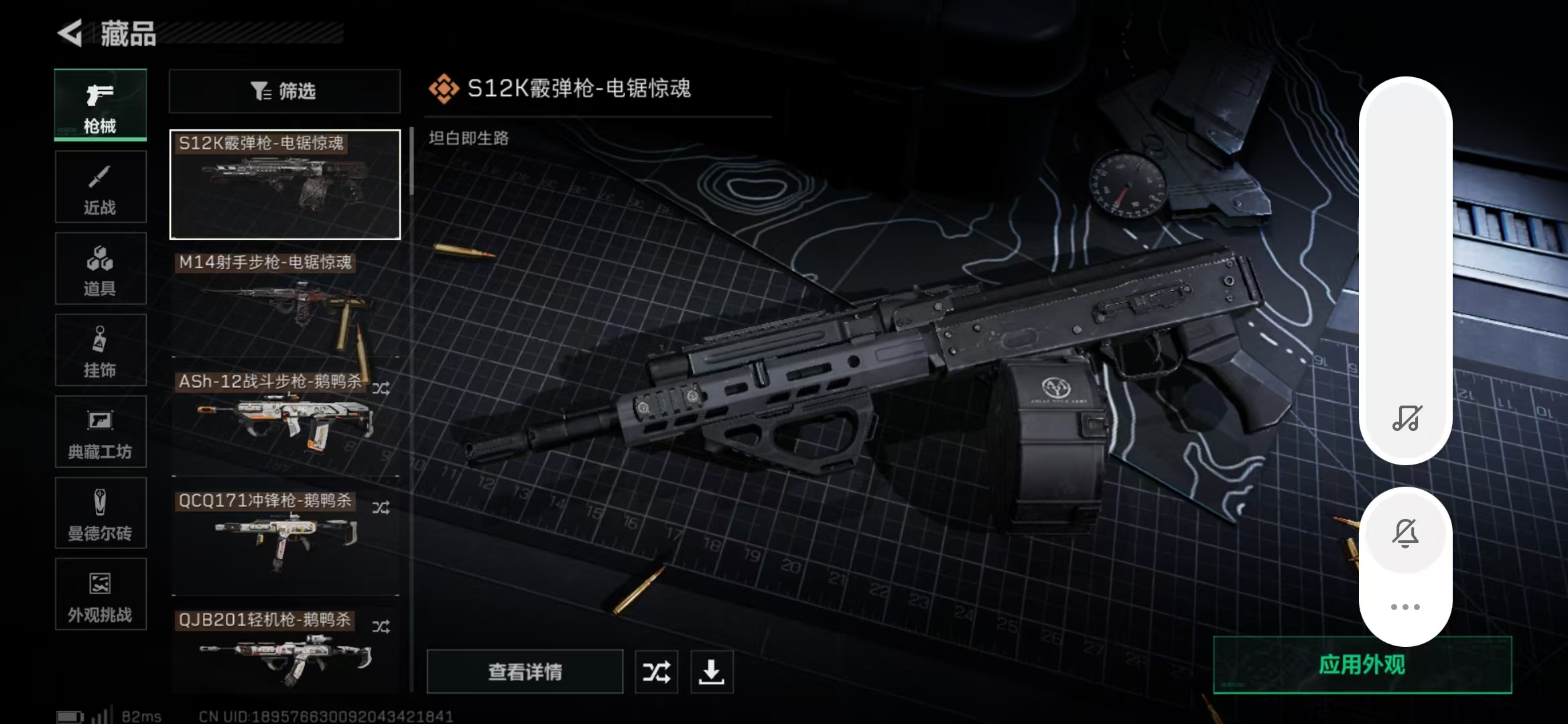Click the download icon beside 查看详情
The image size is (1568, 724).
click(712, 671)
